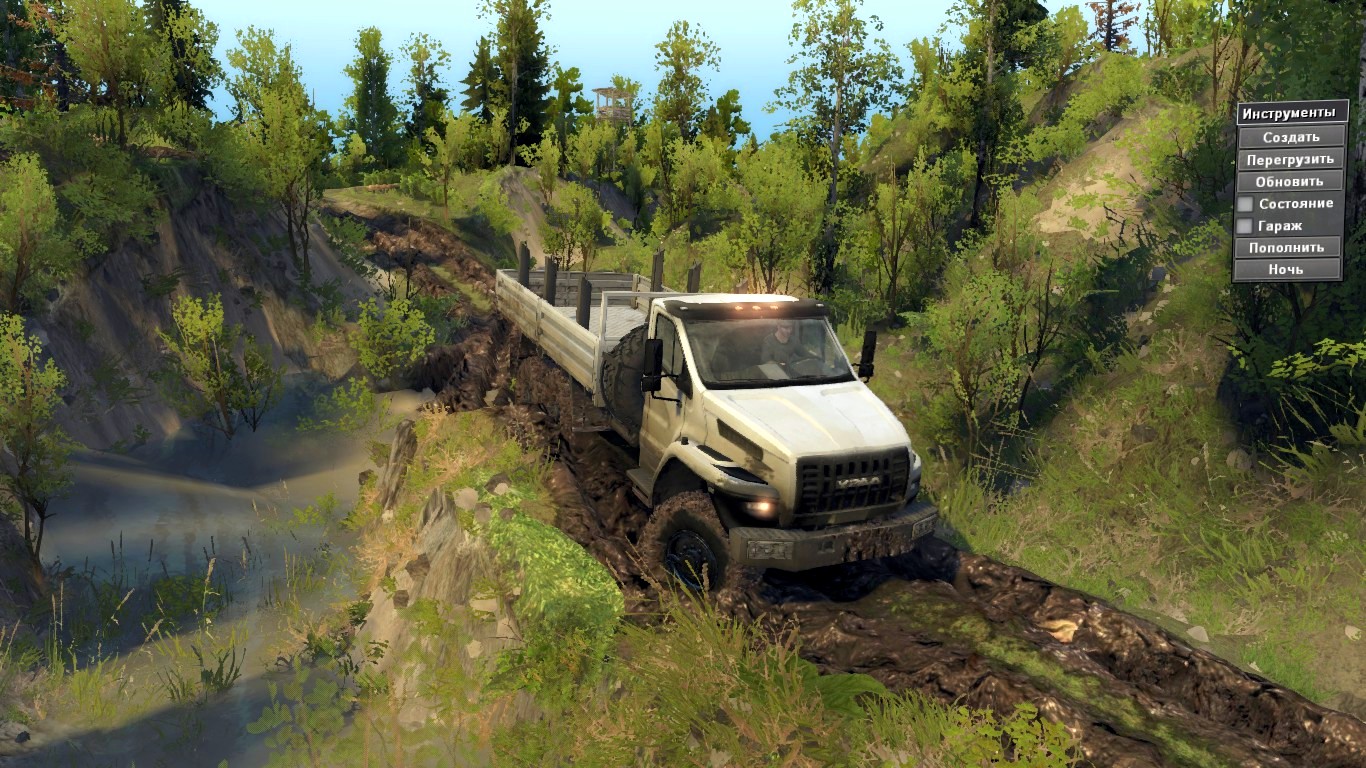1366x768 pixels.
Task: Choose the Обновить button
Action: (x=1290, y=181)
